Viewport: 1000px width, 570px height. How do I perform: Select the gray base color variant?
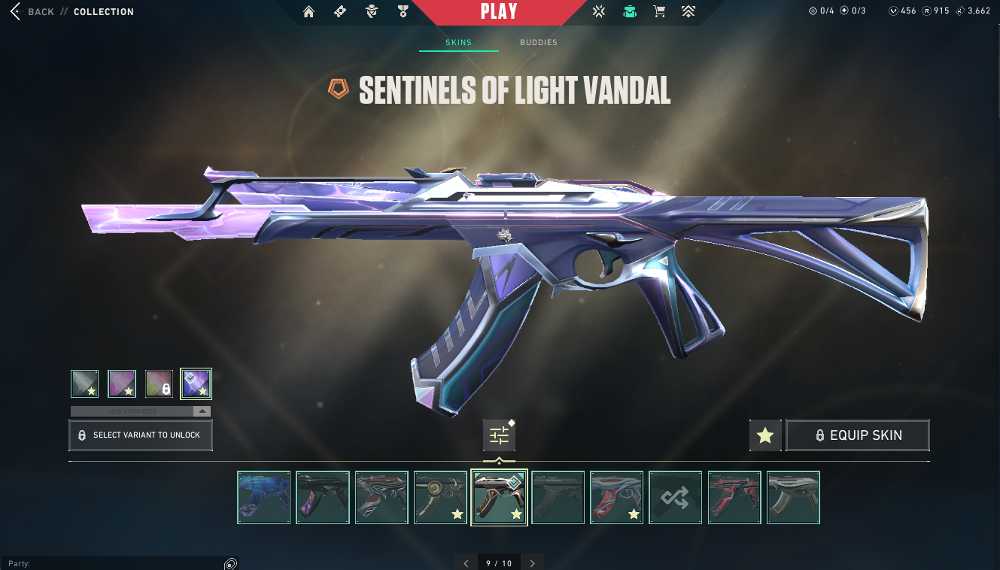point(85,384)
